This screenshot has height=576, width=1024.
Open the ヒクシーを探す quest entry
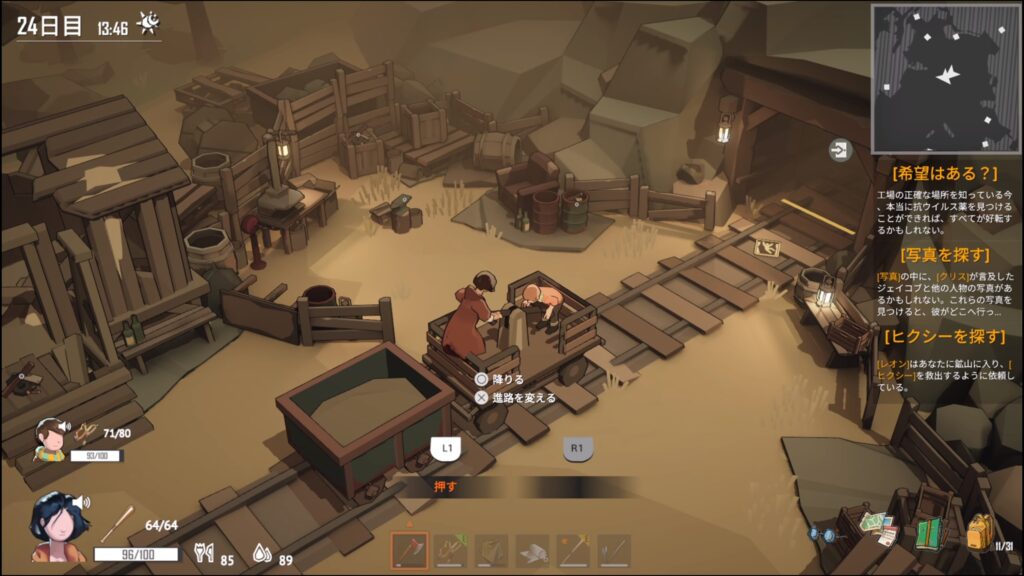(945, 336)
